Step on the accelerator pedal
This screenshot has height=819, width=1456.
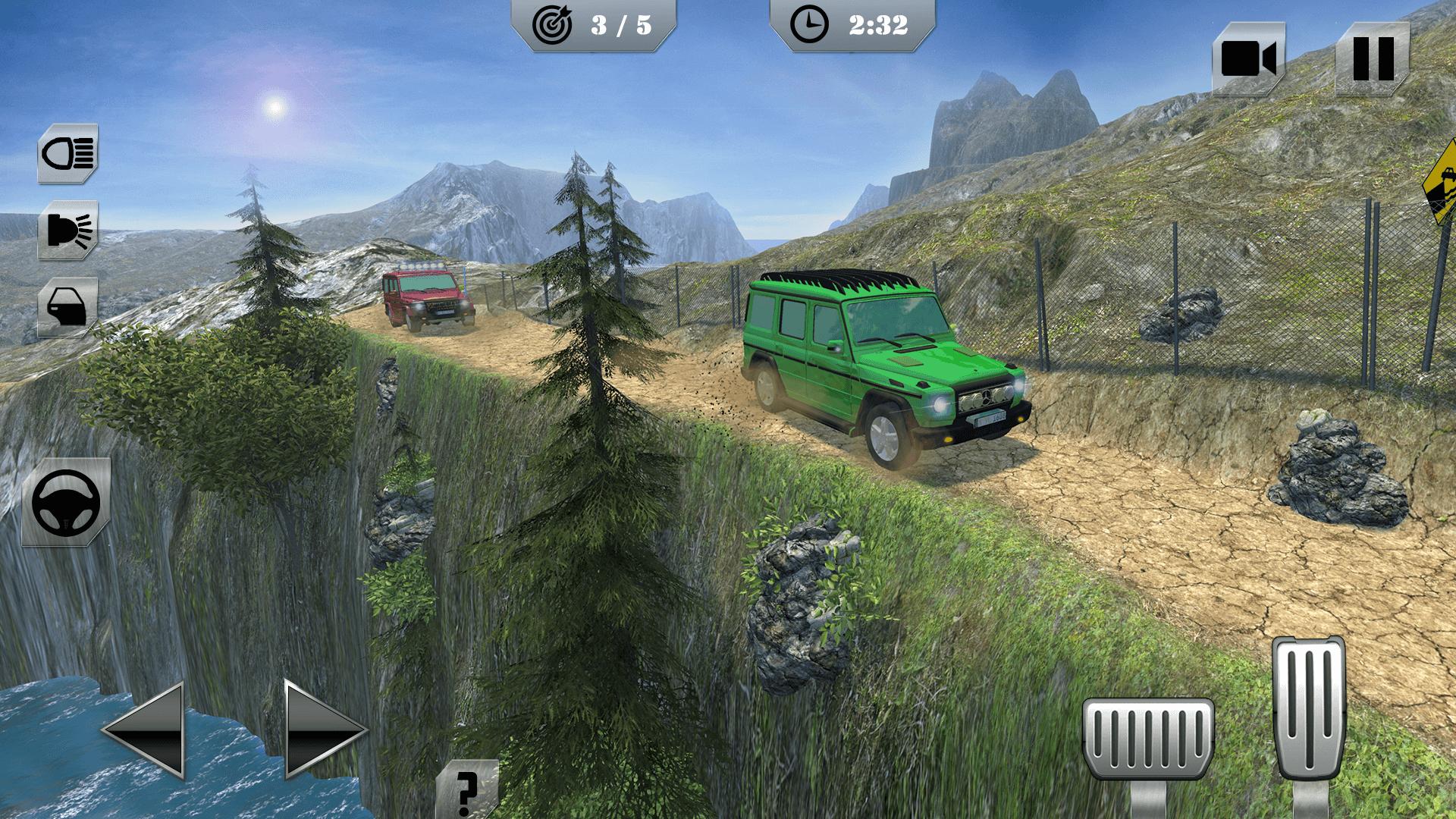1308,709
